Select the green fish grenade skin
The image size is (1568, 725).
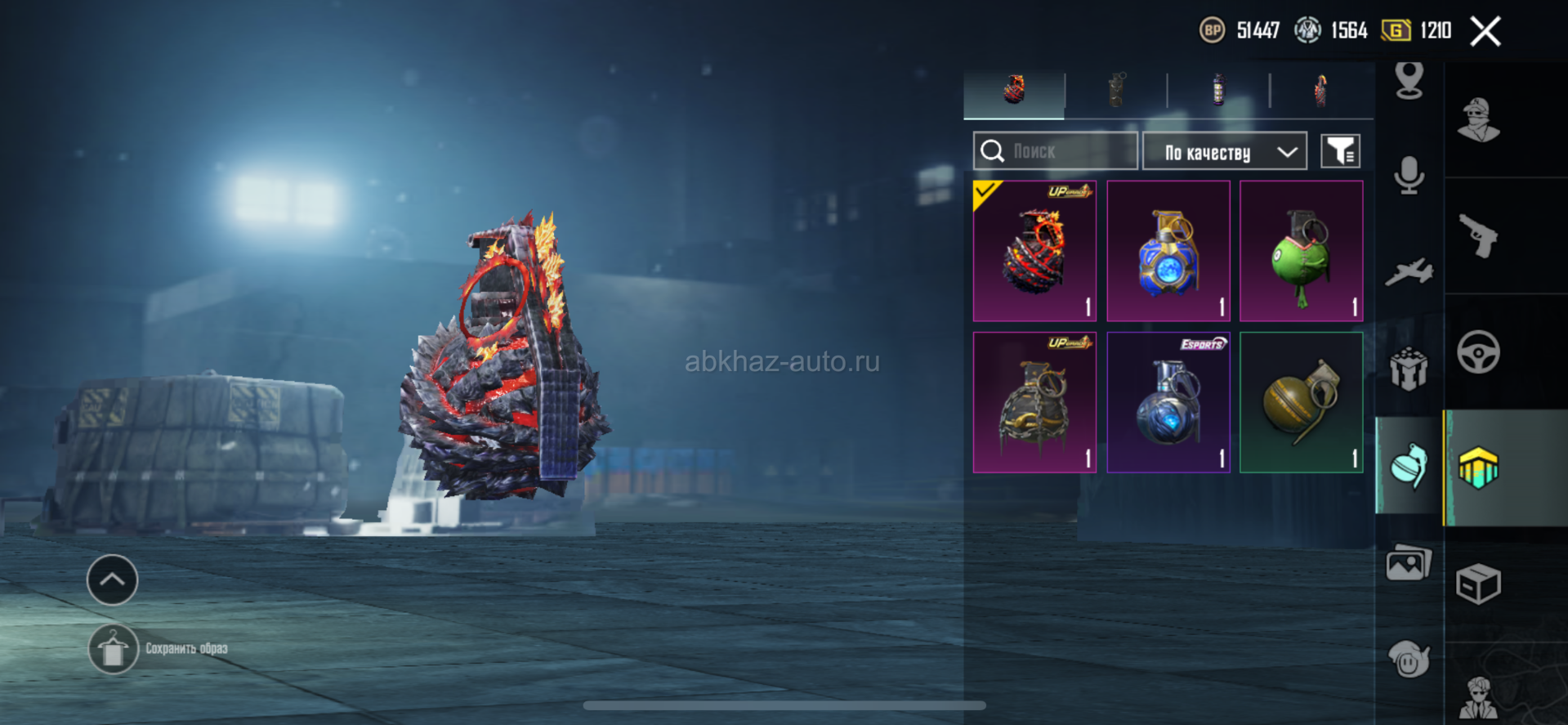click(x=1302, y=251)
